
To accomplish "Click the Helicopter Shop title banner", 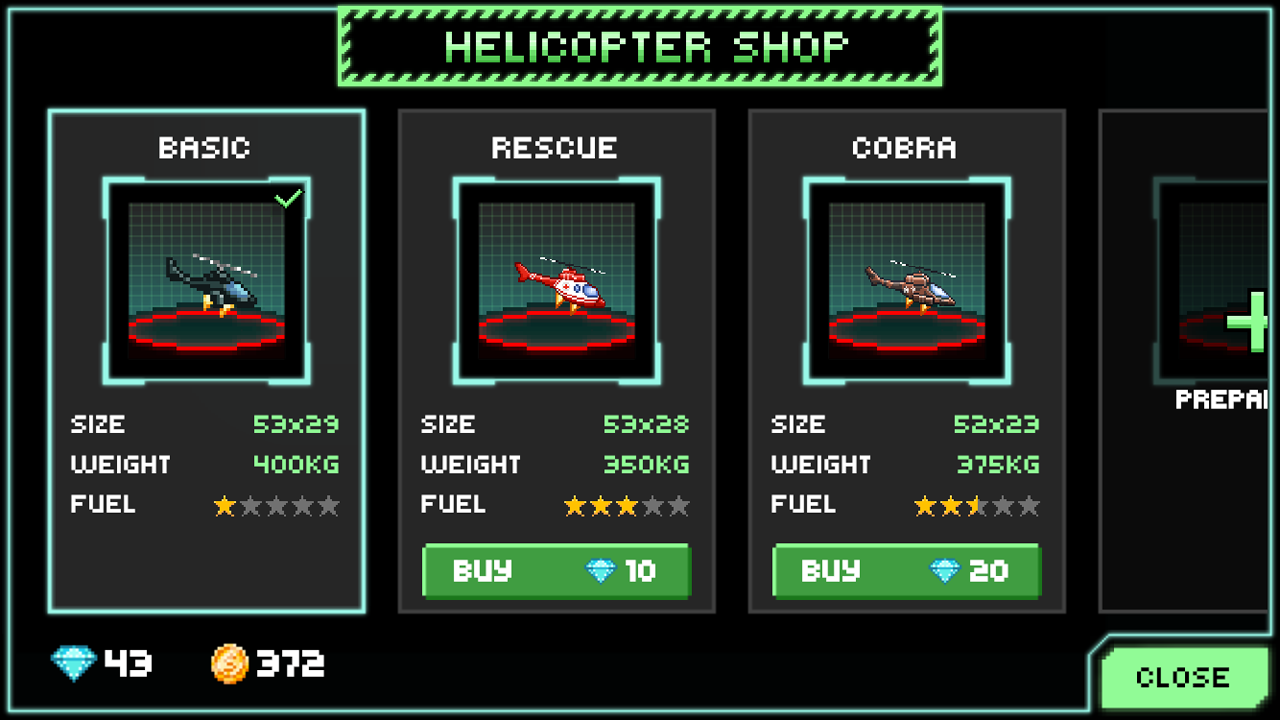I will (640, 45).
